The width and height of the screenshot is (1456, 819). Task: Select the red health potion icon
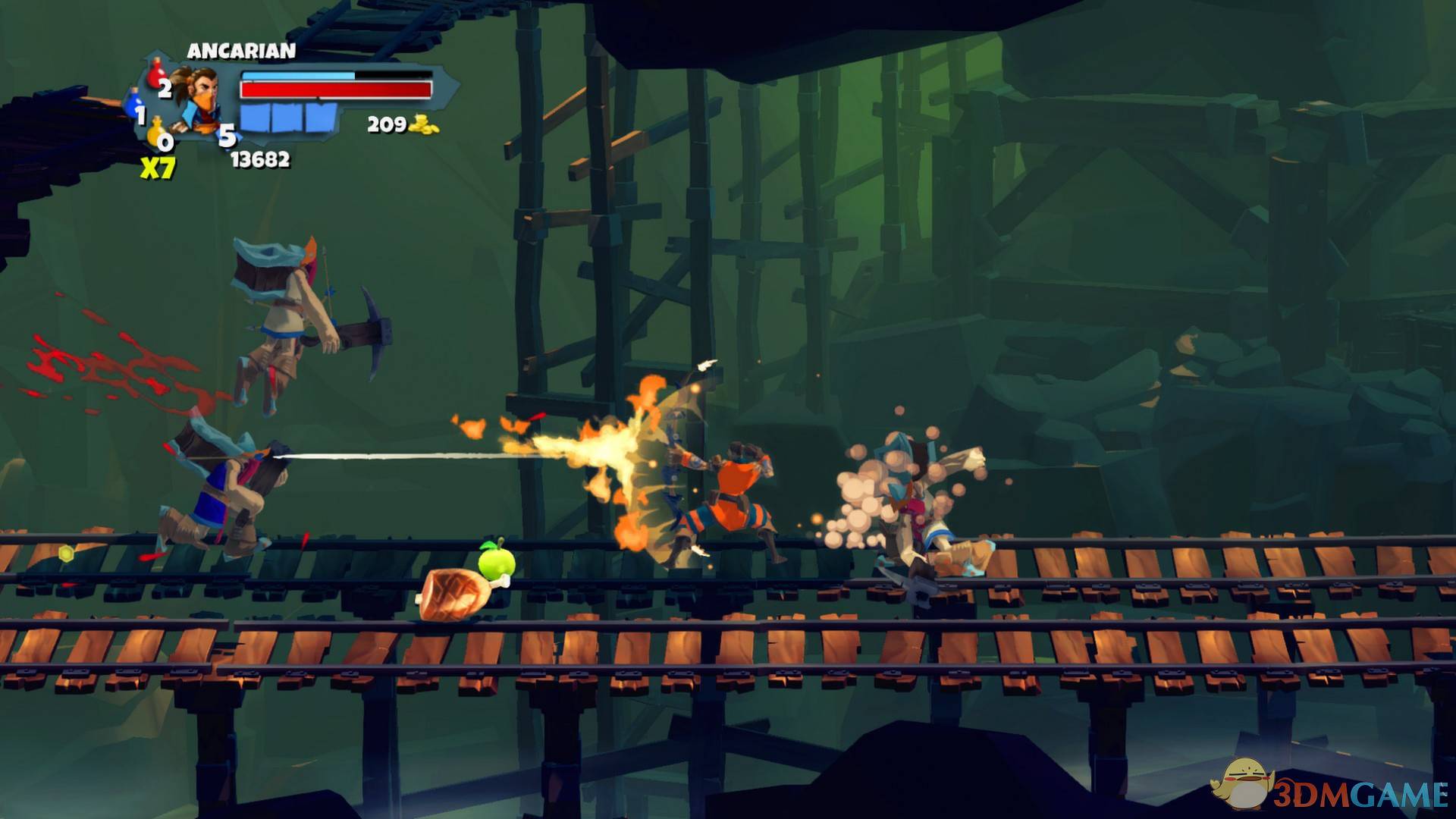coord(157,75)
